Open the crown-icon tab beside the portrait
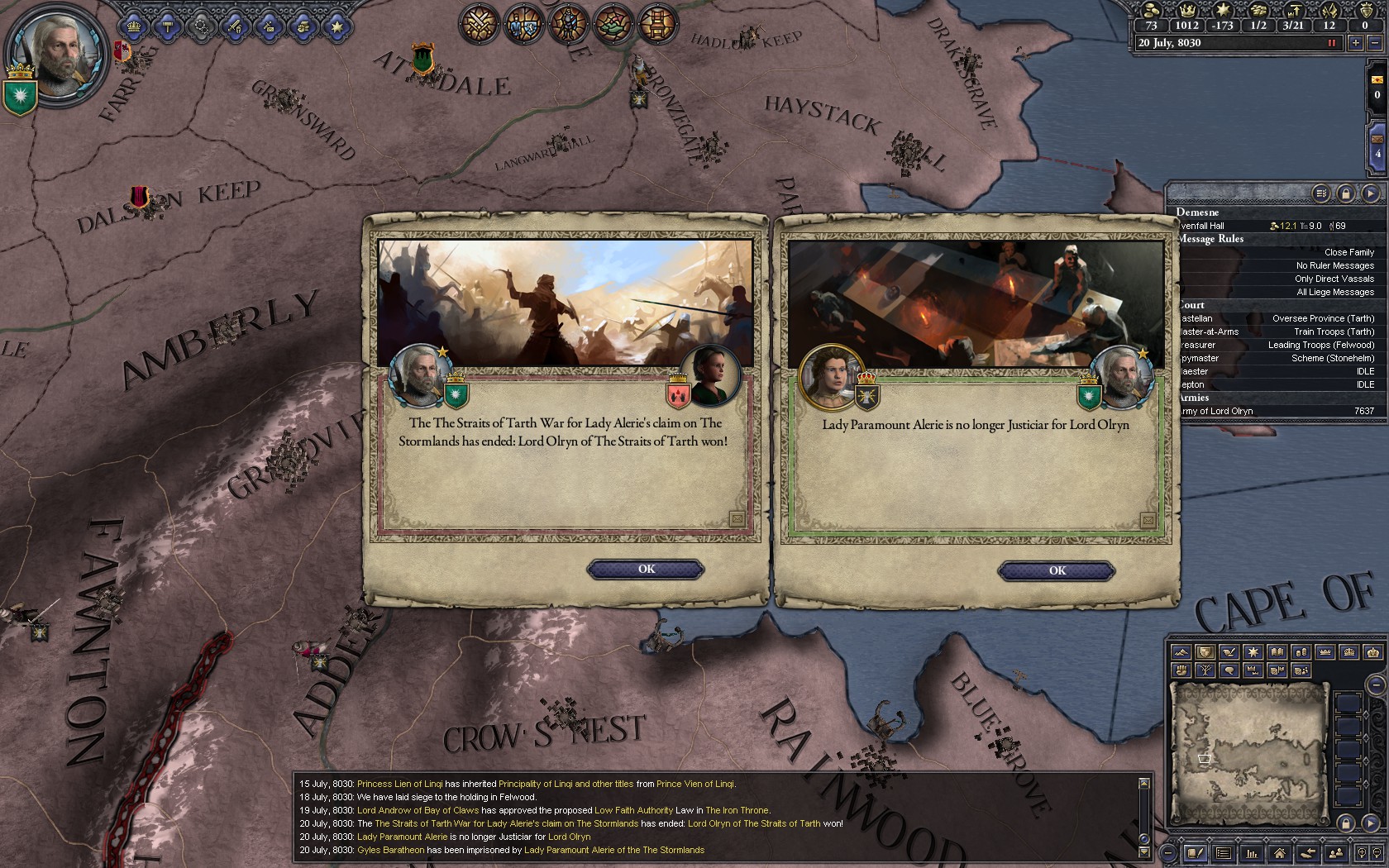 click(134, 26)
